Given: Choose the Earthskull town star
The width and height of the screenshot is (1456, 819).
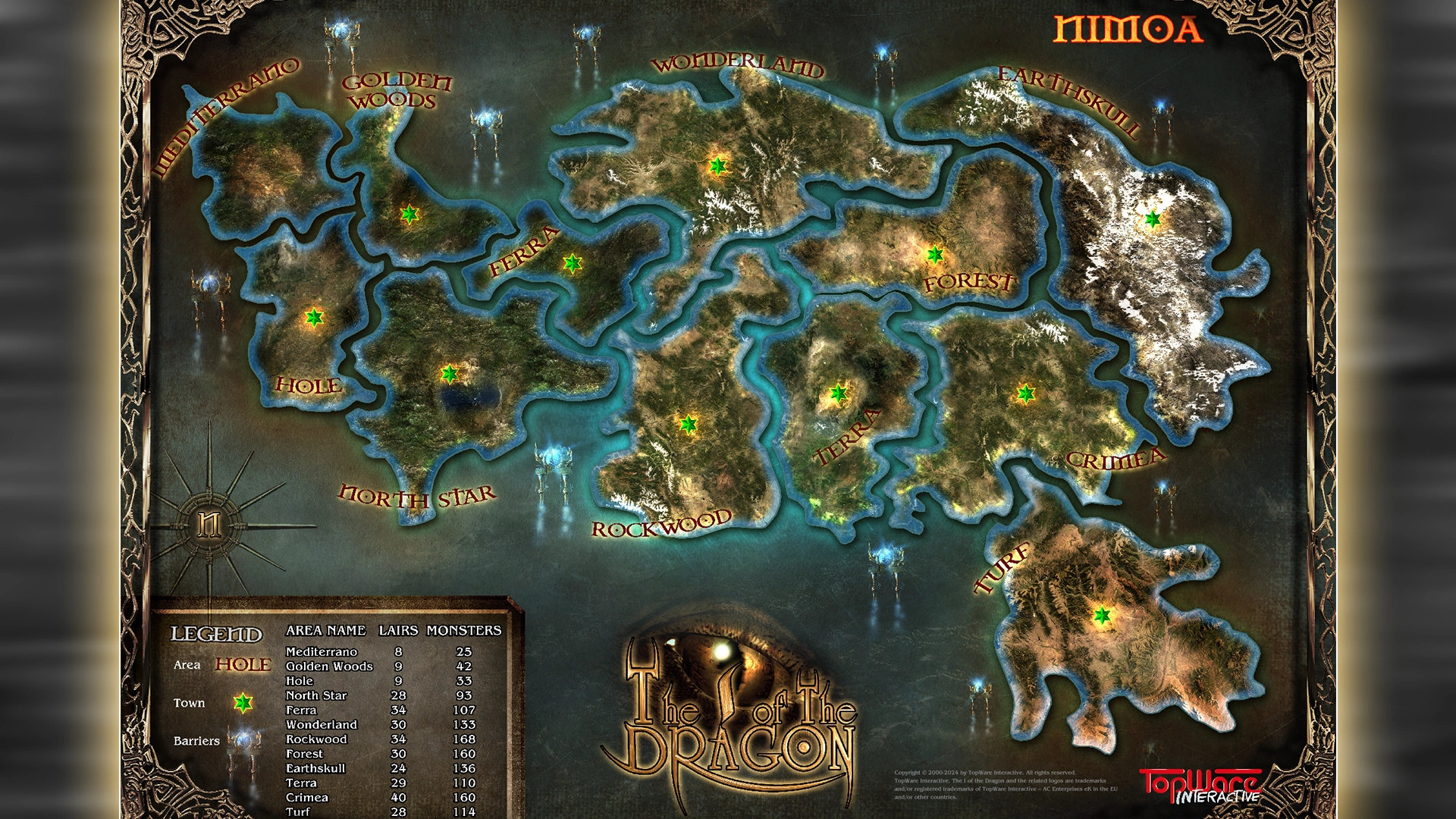Looking at the screenshot, I should [1153, 219].
